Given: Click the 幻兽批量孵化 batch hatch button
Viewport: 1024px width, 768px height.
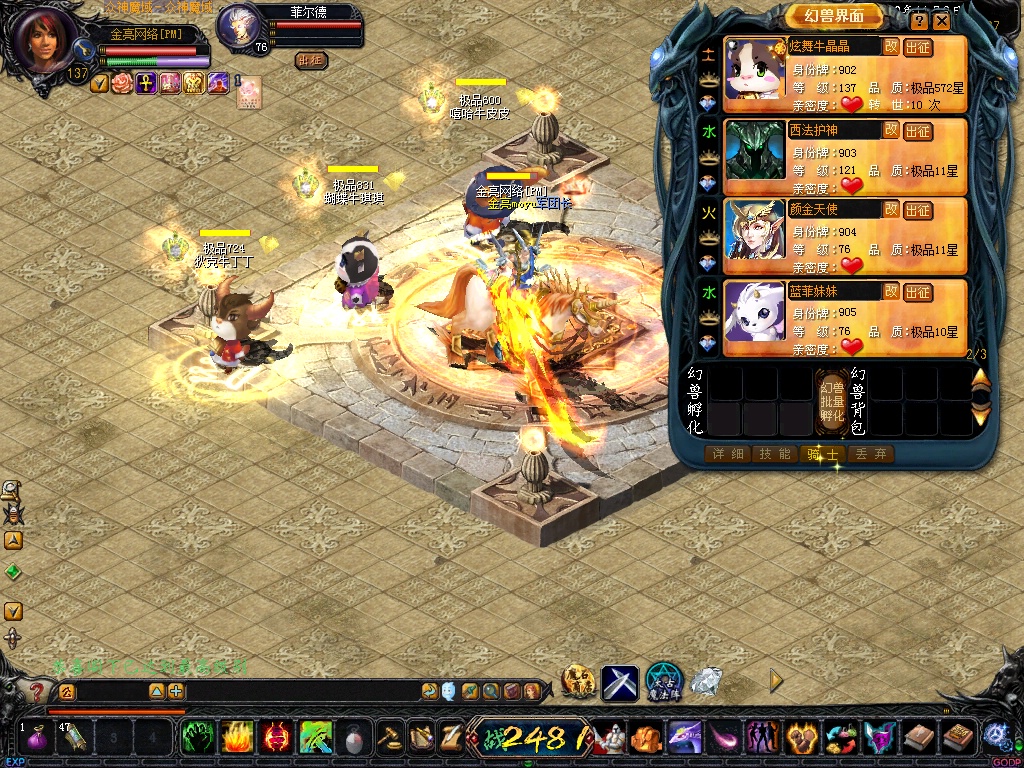Looking at the screenshot, I should pos(832,401).
